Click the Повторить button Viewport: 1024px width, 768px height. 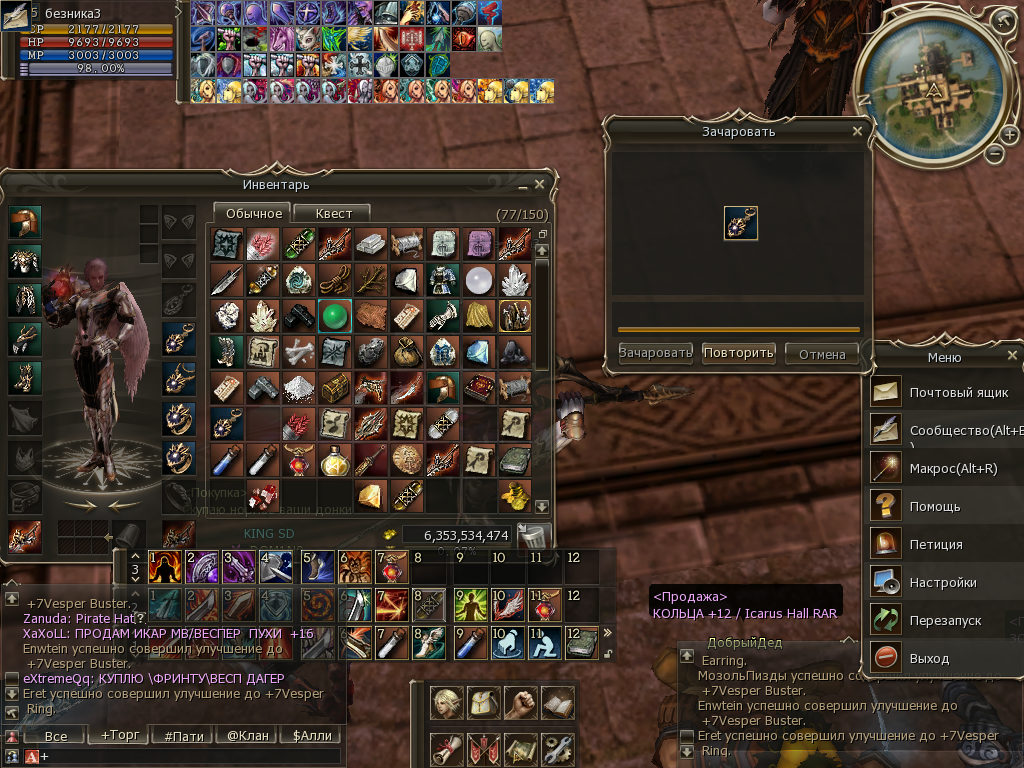point(739,353)
